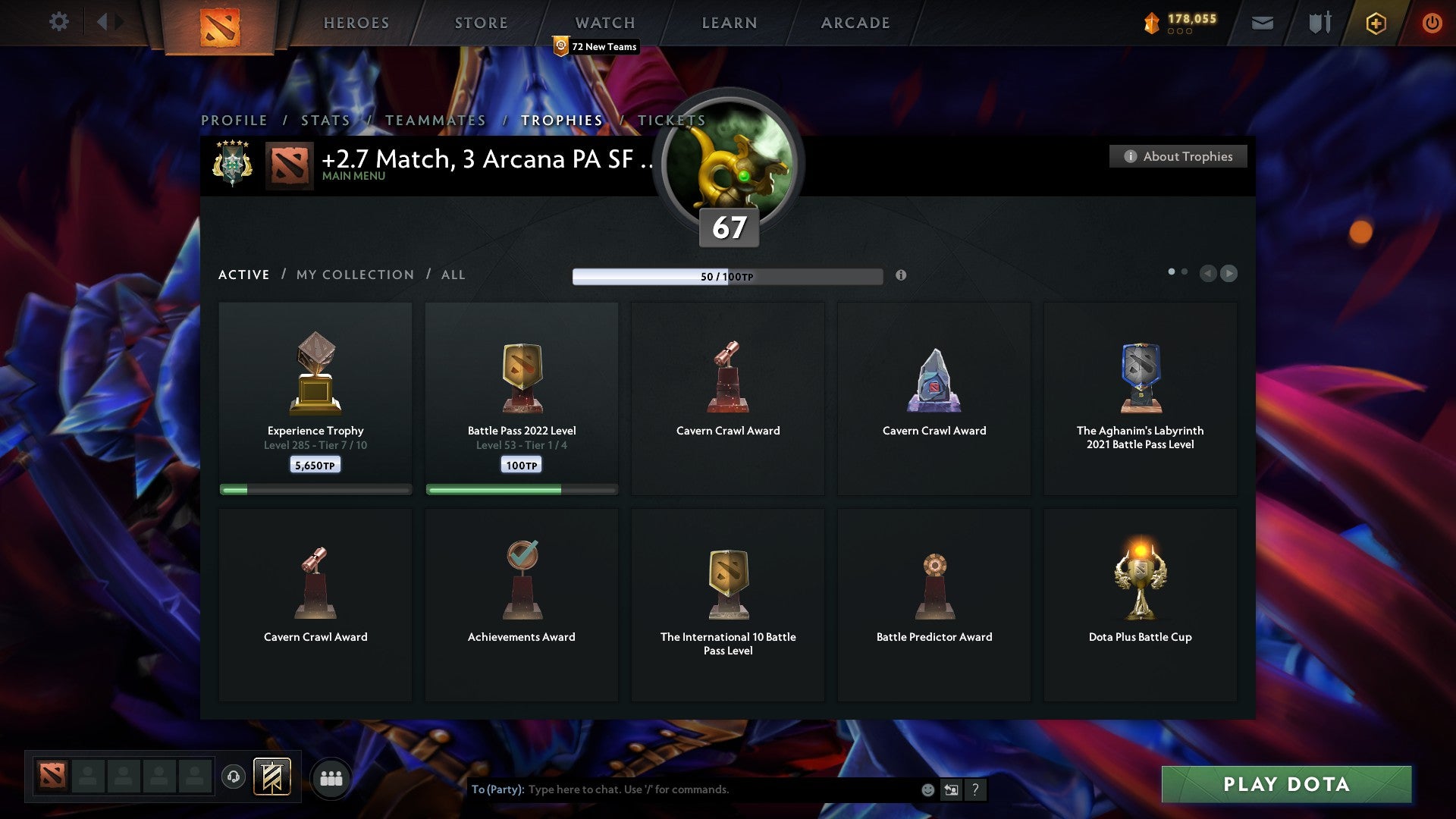
Task: Click the About Trophies button
Action: (1178, 156)
